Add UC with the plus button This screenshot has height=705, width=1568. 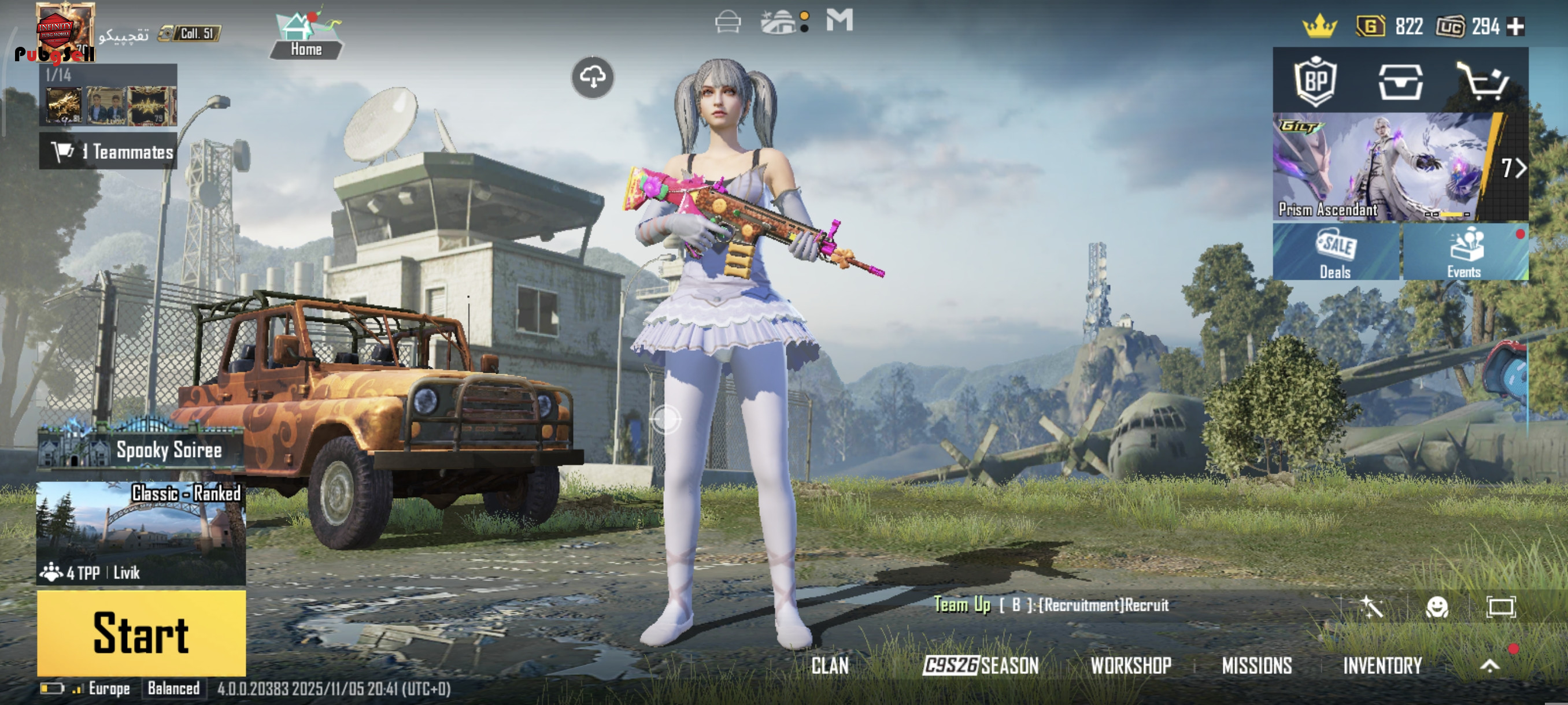[x=1515, y=27]
